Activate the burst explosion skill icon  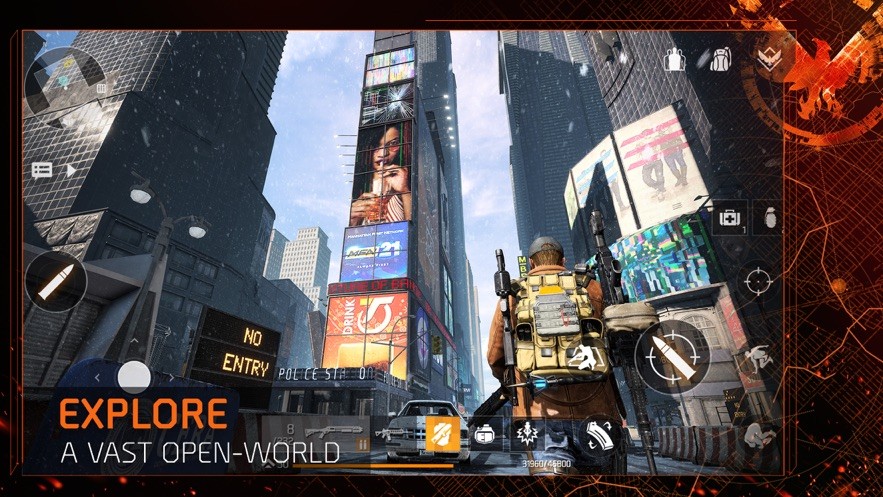527,434
